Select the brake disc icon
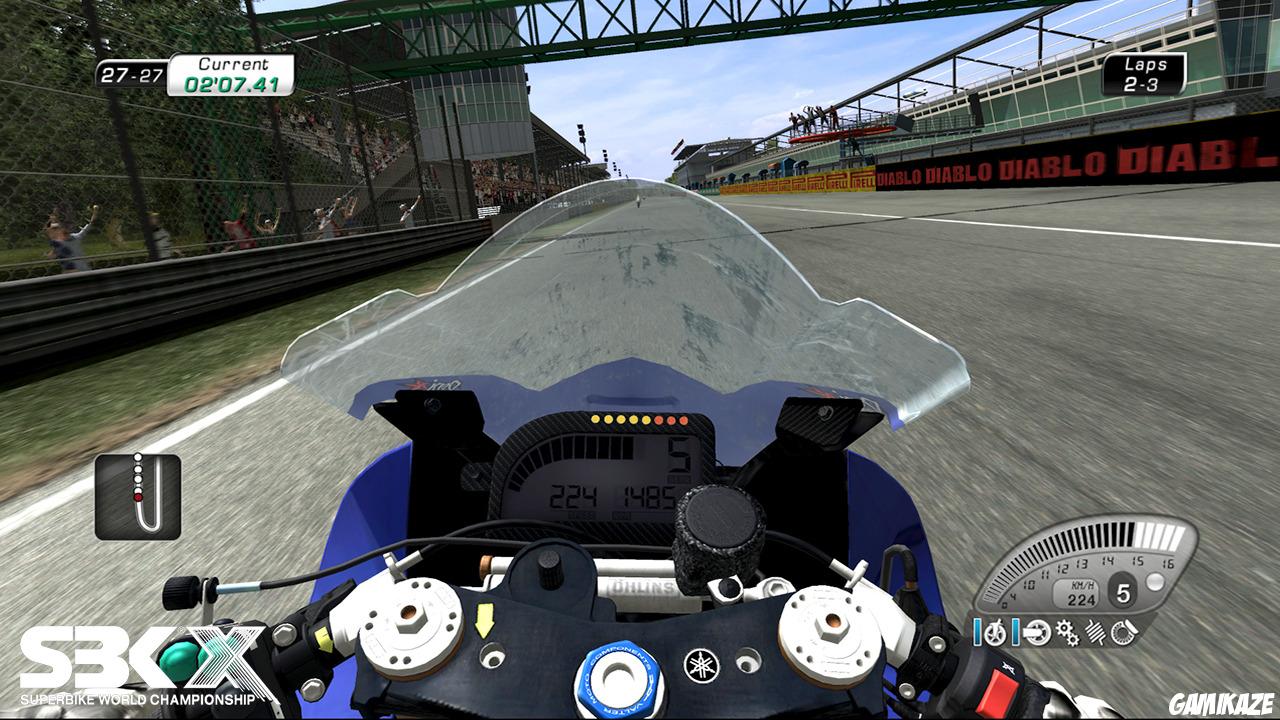 coord(1123,632)
